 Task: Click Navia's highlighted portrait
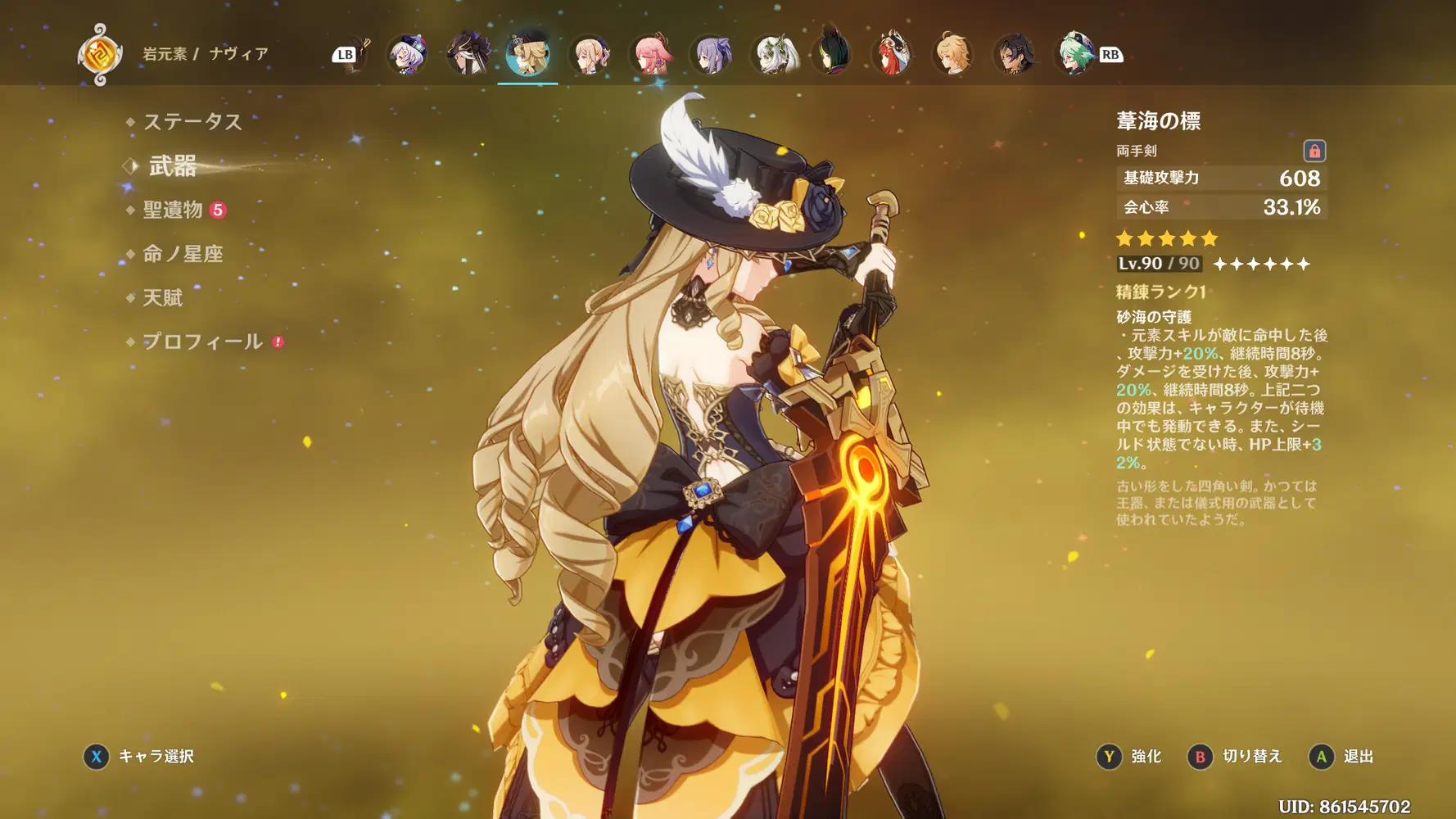(528, 54)
